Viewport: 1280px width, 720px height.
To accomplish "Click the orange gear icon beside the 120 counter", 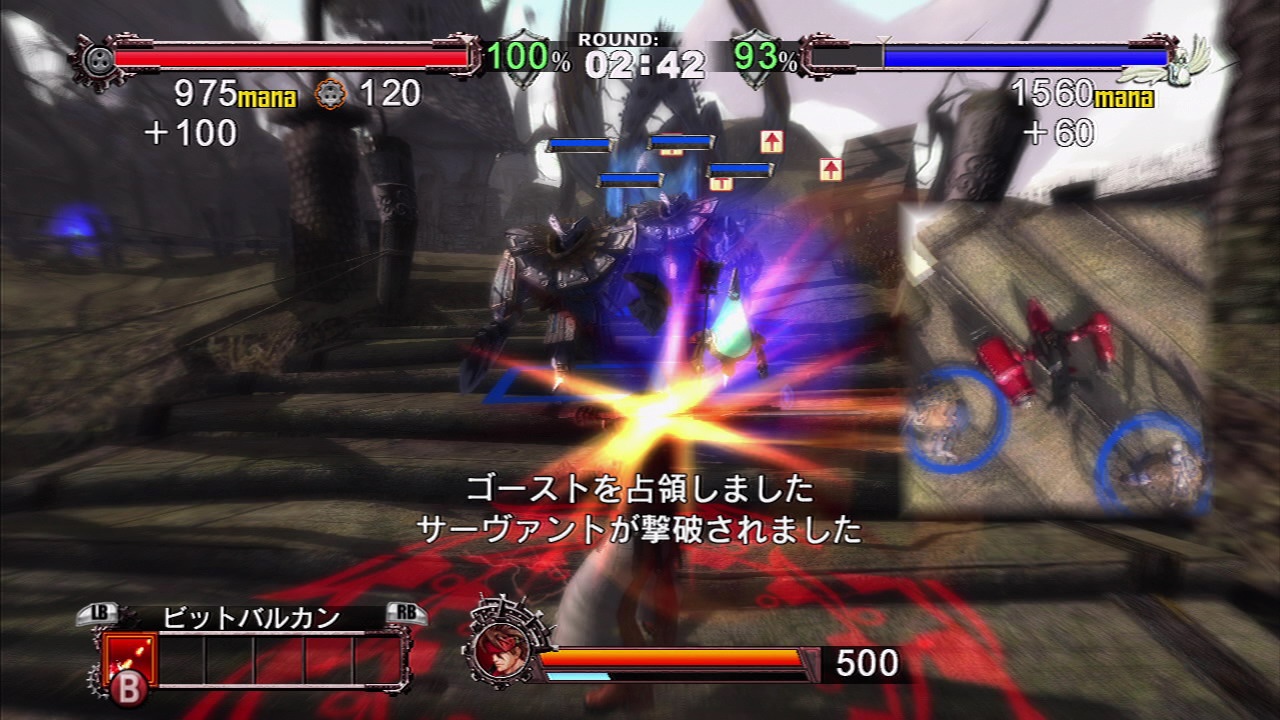I will pos(330,95).
